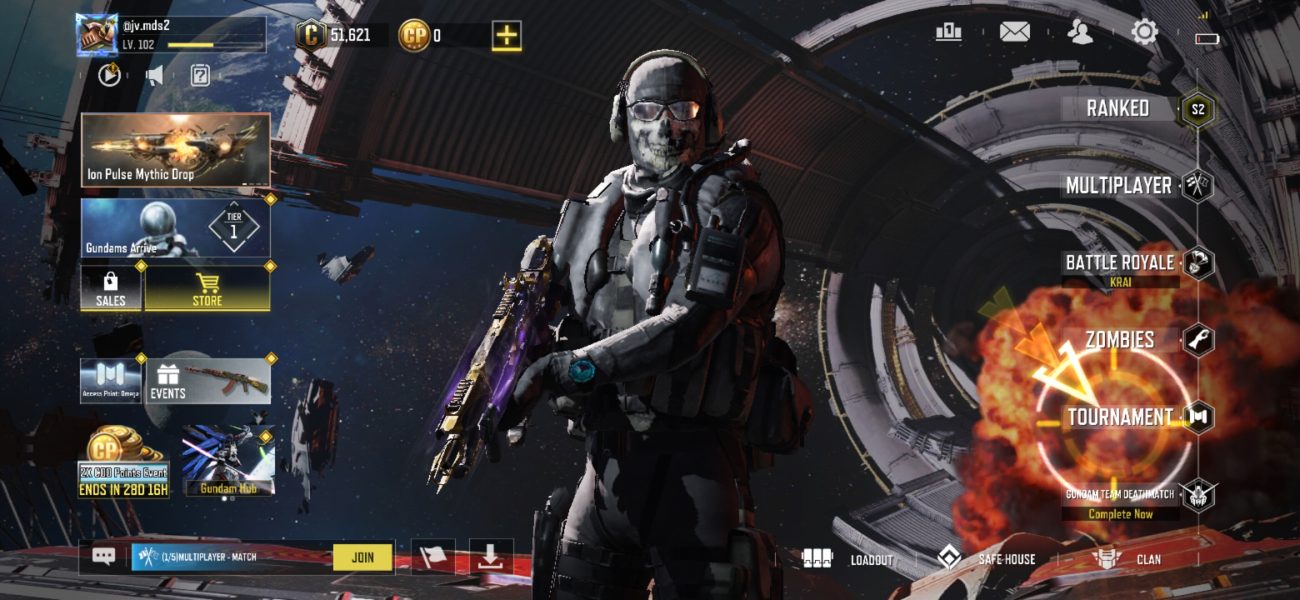Open the Sales shop
The width and height of the screenshot is (1300, 600).
coord(111,288)
